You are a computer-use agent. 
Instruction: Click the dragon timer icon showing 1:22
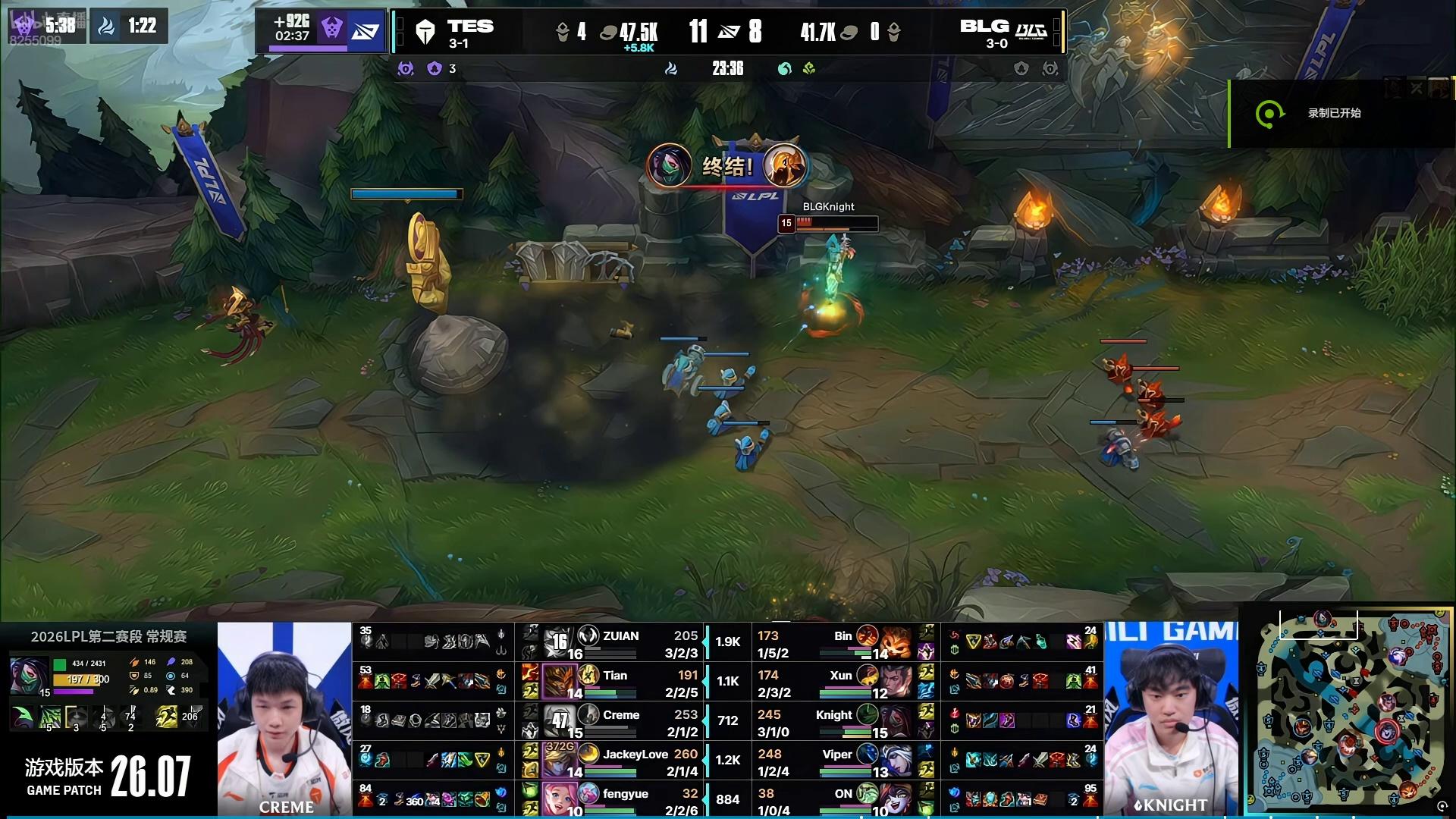point(107,27)
